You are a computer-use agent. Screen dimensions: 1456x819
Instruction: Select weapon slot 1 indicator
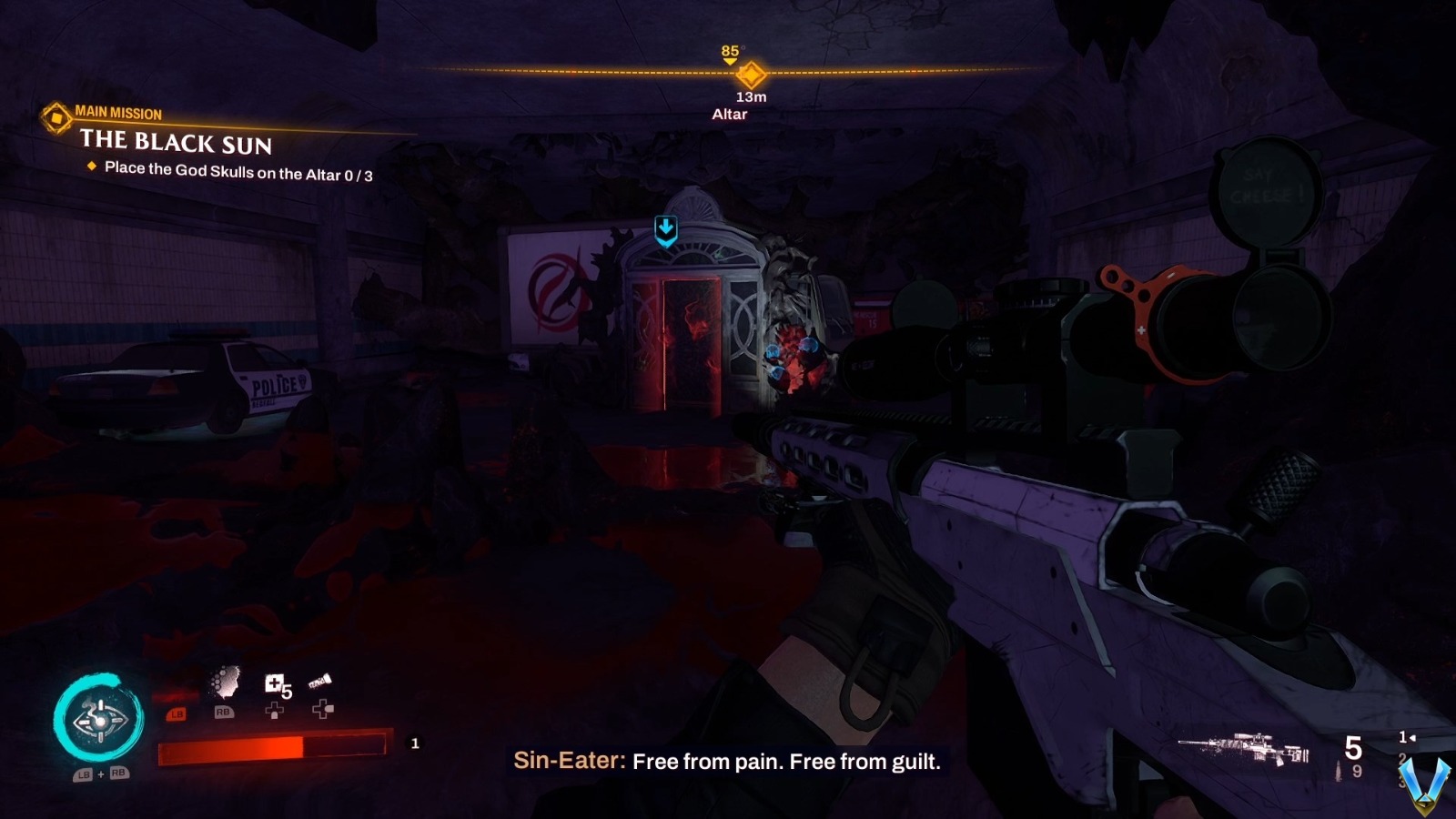point(1405,737)
